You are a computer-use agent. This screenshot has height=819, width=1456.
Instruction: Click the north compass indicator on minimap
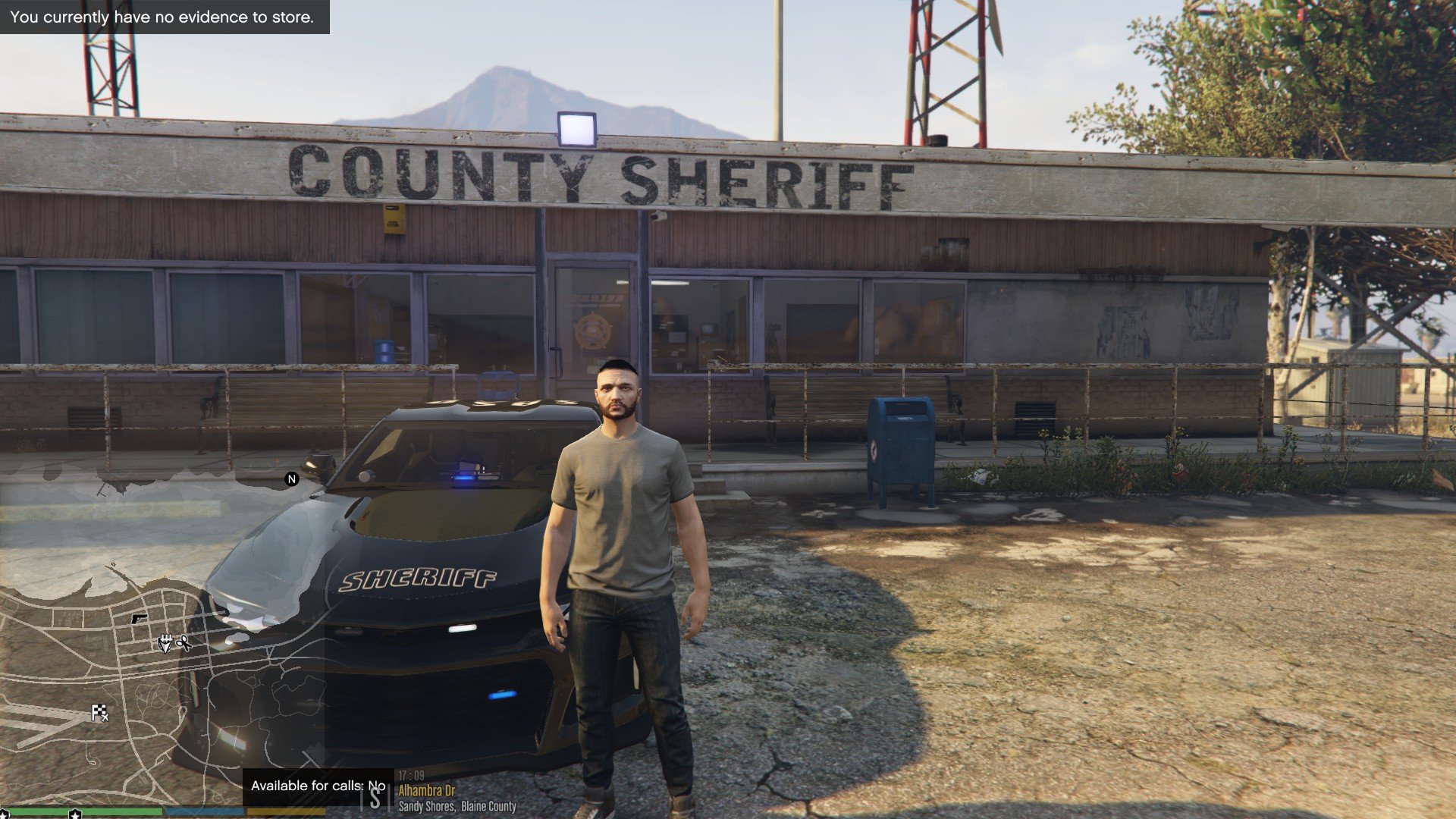click(x=291, y=479)
